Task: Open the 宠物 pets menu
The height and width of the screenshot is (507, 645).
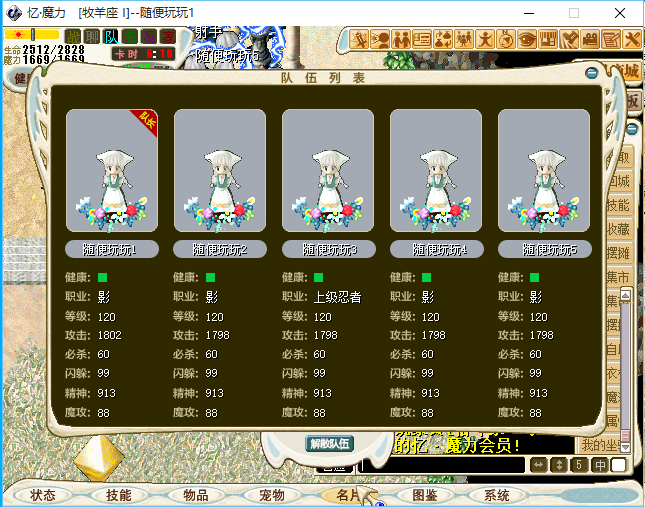Action: (x=272, y=495)
